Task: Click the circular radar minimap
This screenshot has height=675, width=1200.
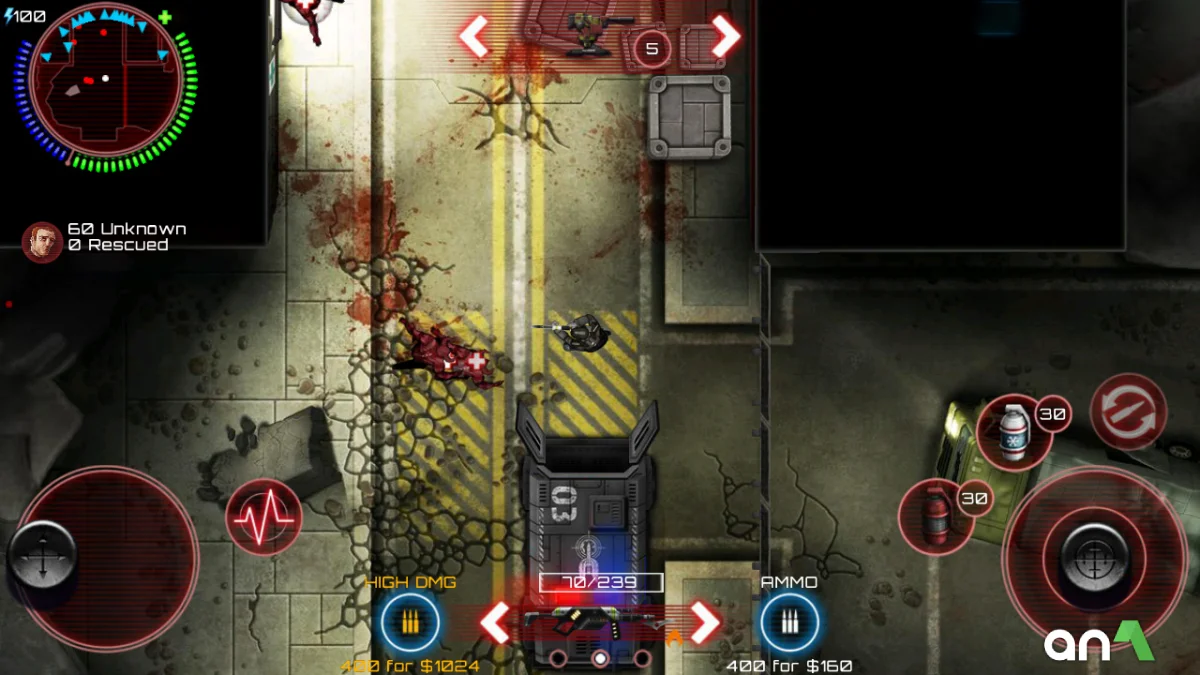Action: point(105,85)
